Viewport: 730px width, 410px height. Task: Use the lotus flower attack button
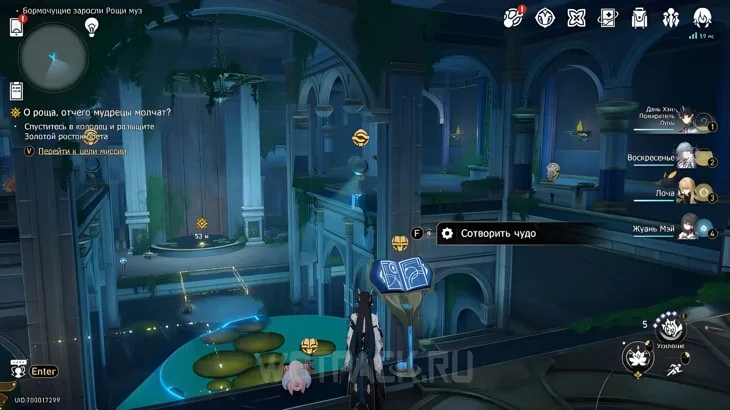[x=637, y=357]
